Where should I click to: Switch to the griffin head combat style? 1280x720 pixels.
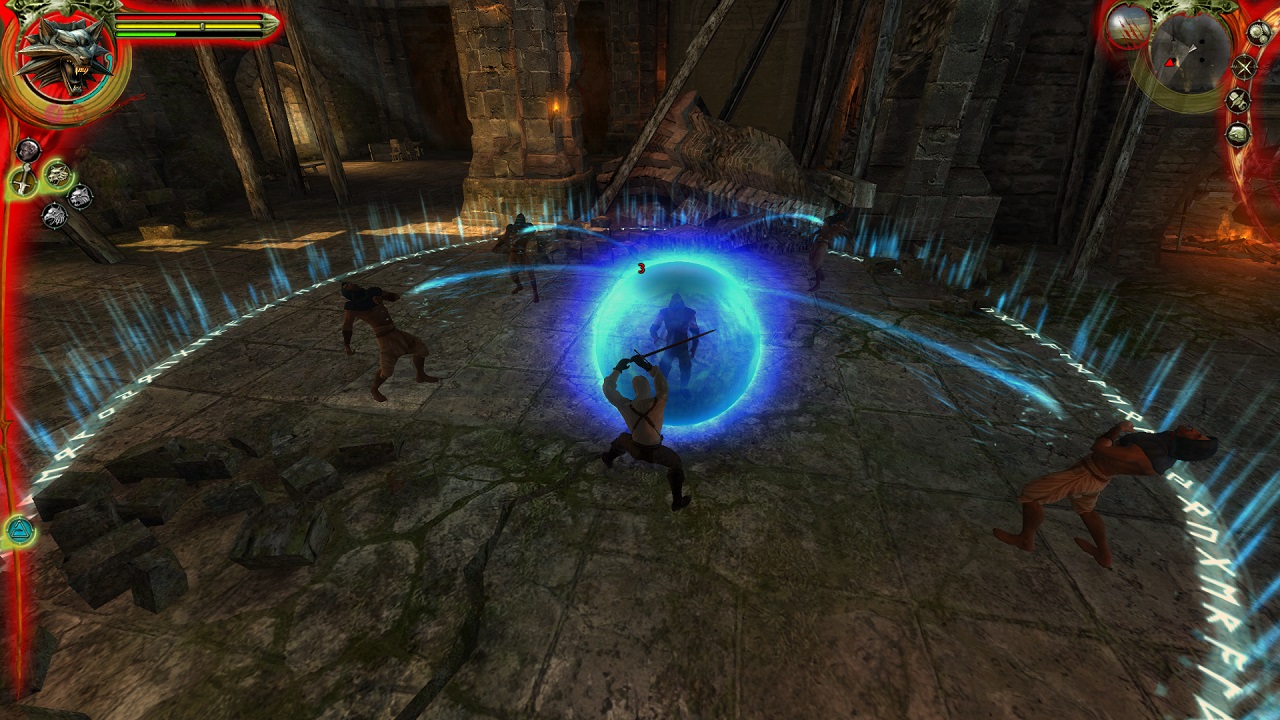click(x=54, y=215)
